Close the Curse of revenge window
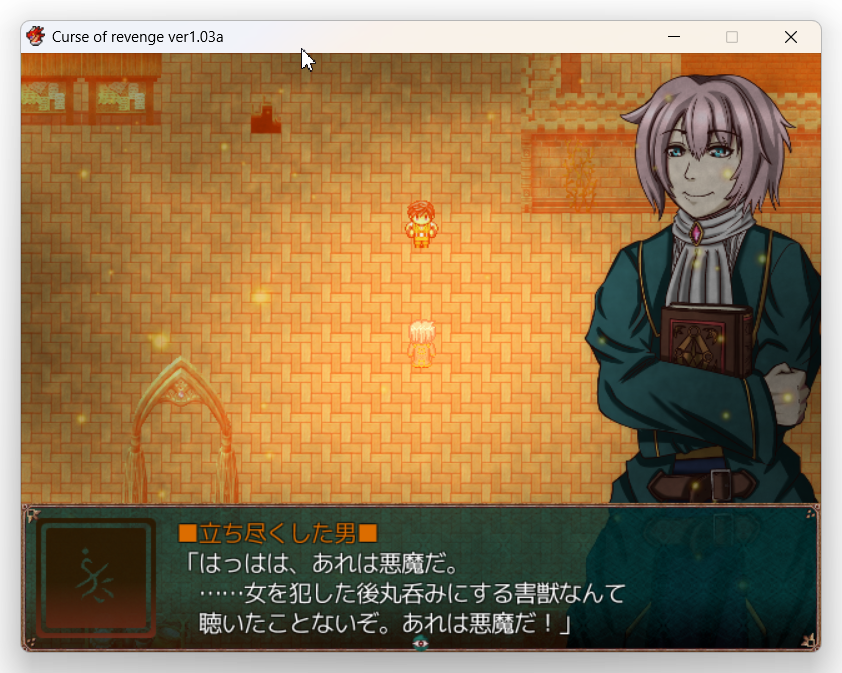This screenshot has width=842, height=673. pyautogui.click(x=790, y=37)
